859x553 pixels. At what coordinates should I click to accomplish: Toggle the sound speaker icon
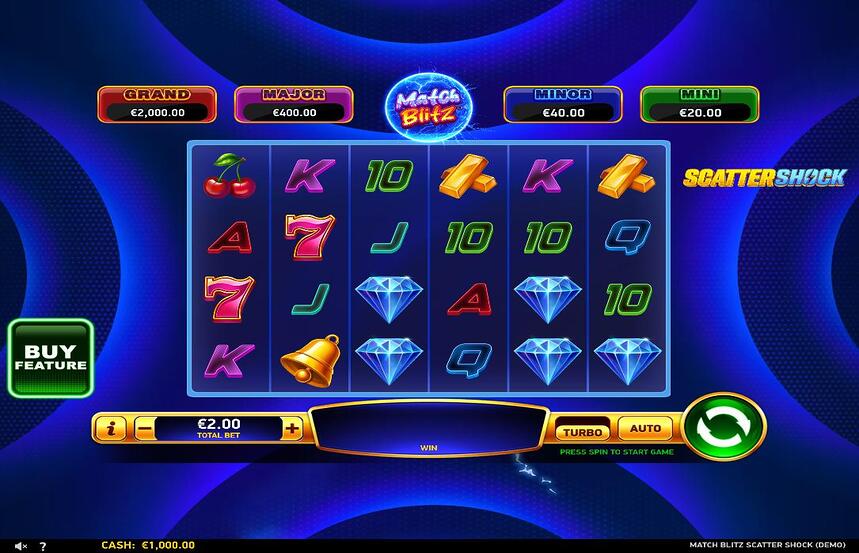click(21, 546)
